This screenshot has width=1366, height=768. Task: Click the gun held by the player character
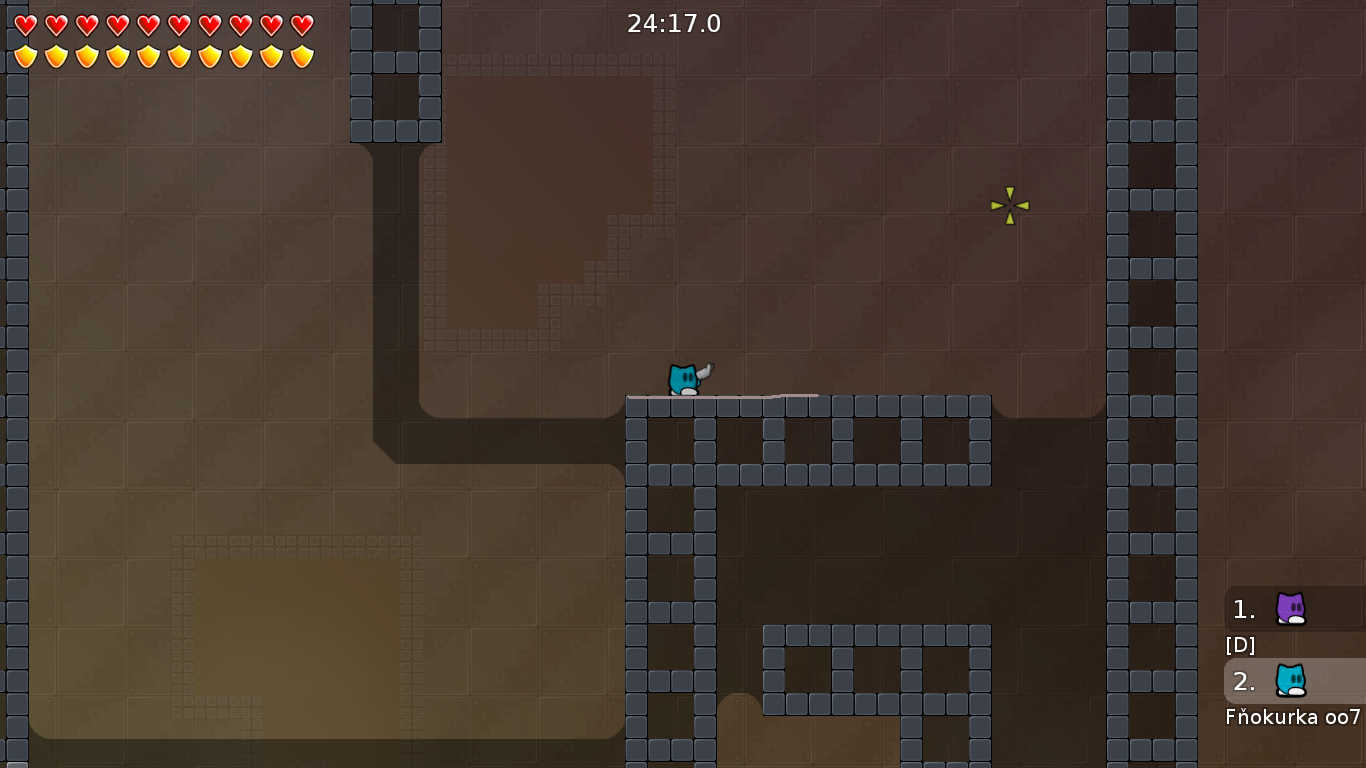706,371
